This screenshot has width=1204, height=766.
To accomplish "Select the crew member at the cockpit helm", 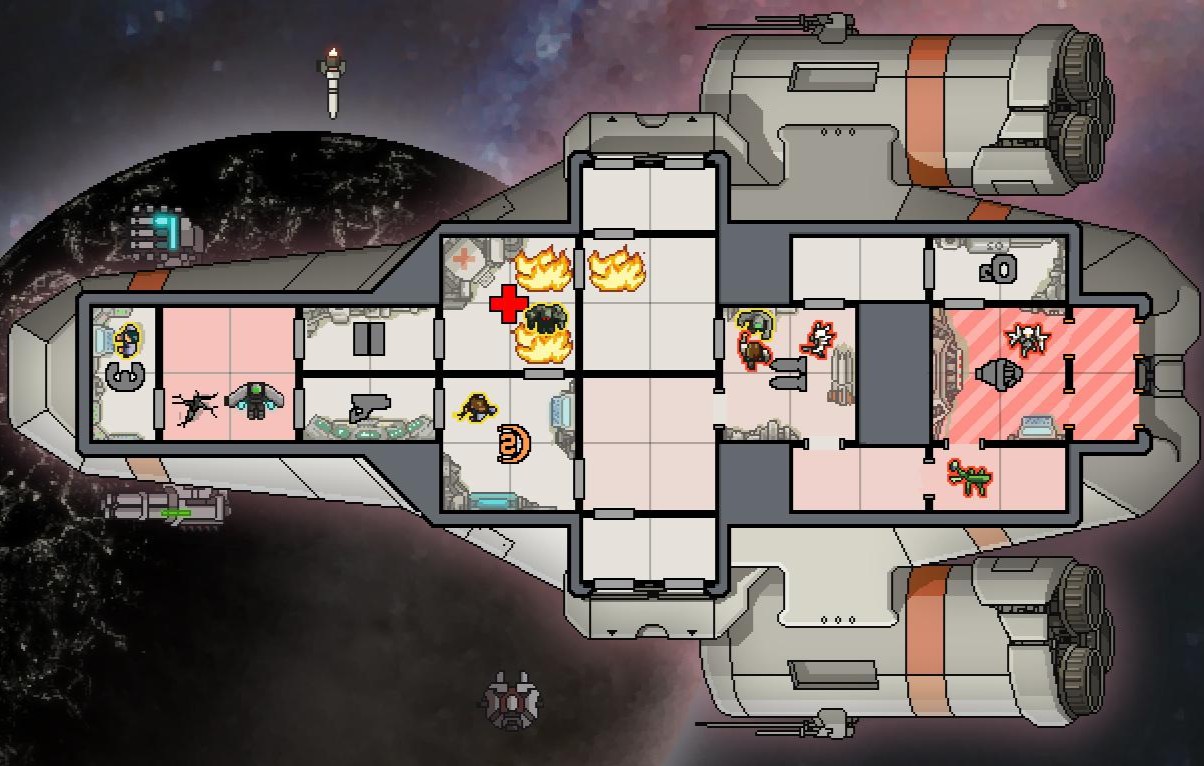I will coord(127,341).
